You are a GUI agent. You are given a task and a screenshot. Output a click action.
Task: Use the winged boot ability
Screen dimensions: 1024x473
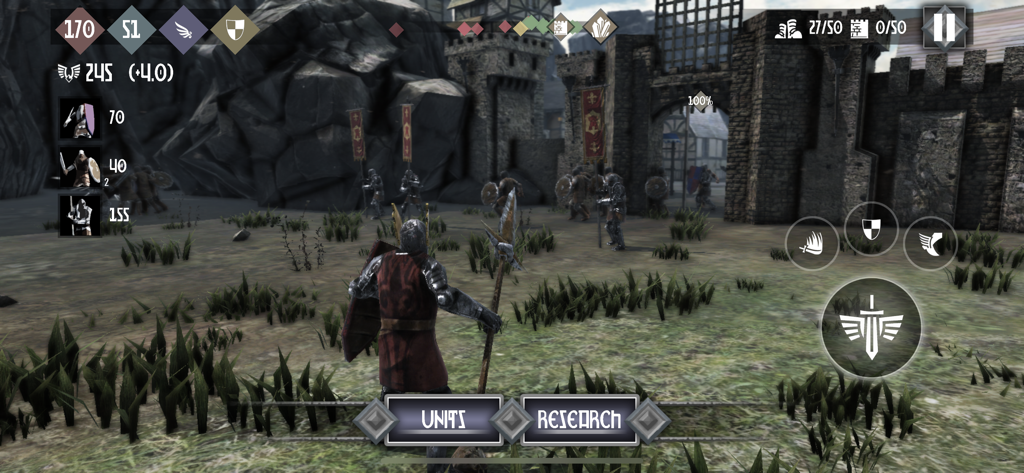pyautogui.click(x=930, y=243)
